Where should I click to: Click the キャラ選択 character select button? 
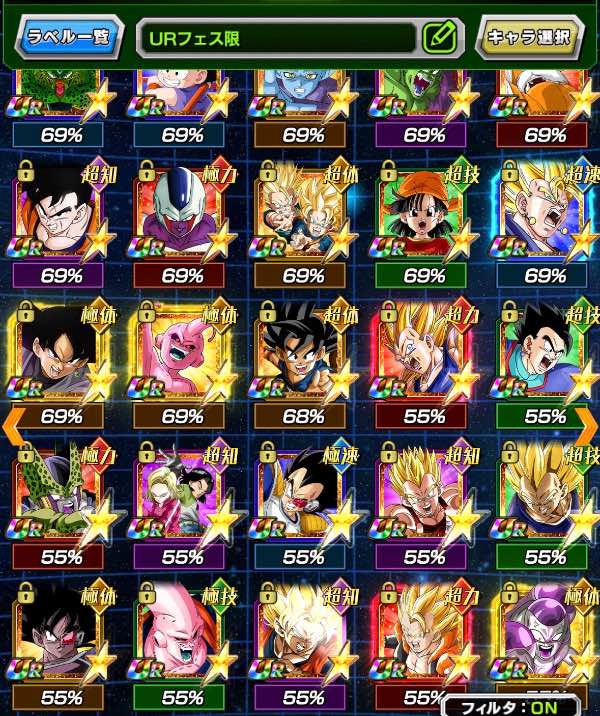[528, 38]
